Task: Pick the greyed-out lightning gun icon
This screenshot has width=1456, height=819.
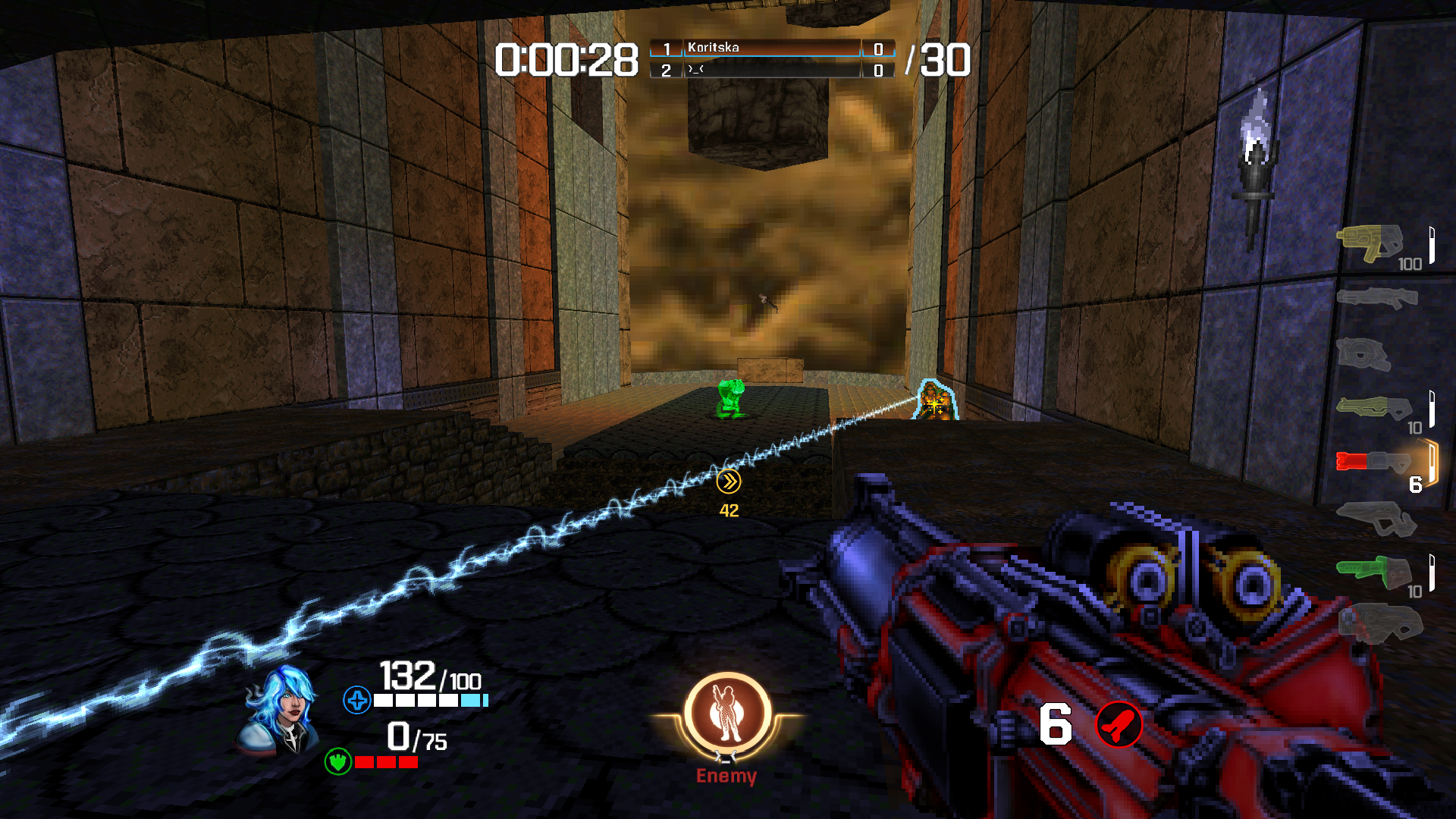Action: point(1376,518)
